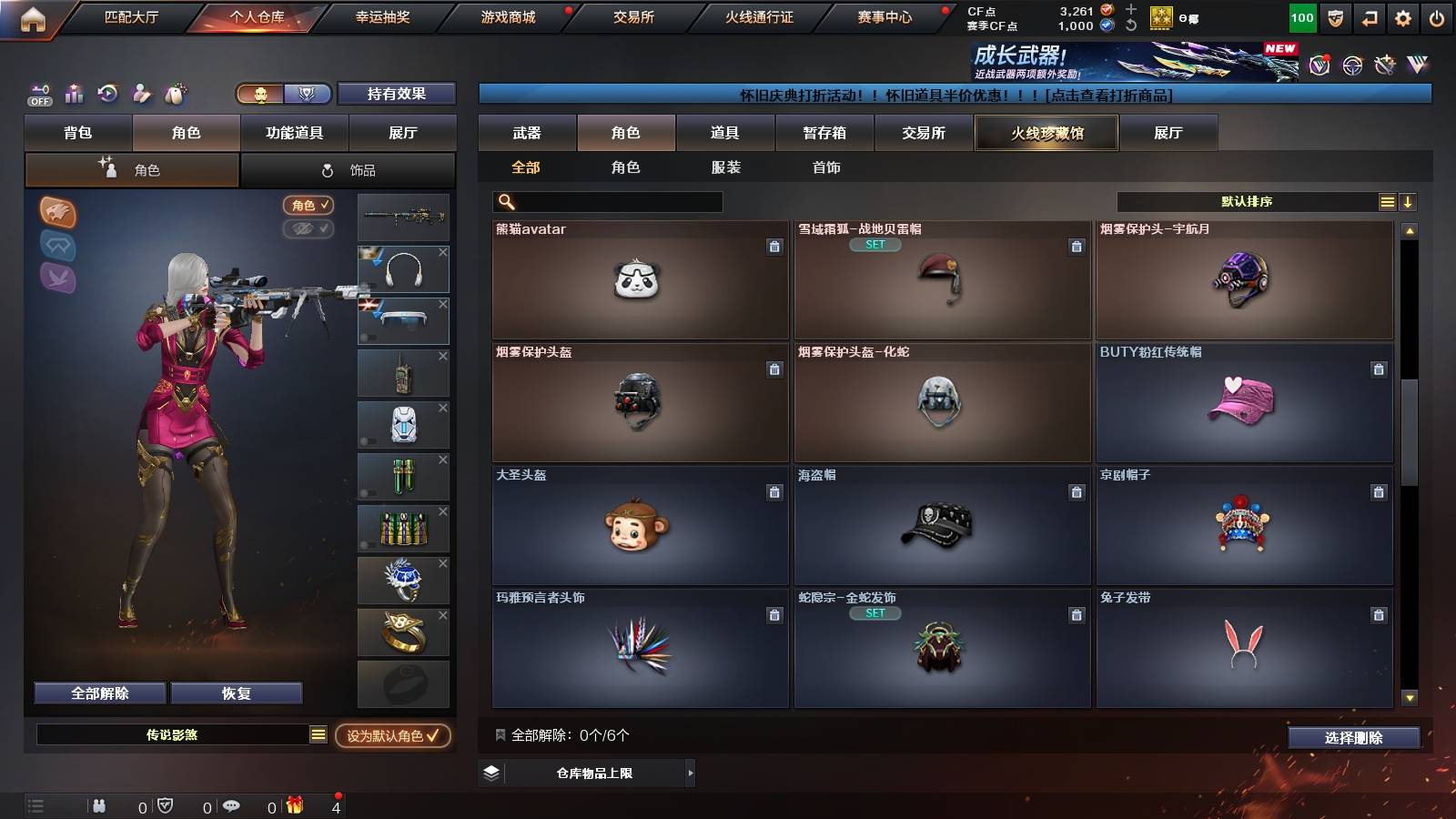The width and height of the screenshot is (1456, 819).
Task: Open the 饰品 accessories tab
Action: 349,169
